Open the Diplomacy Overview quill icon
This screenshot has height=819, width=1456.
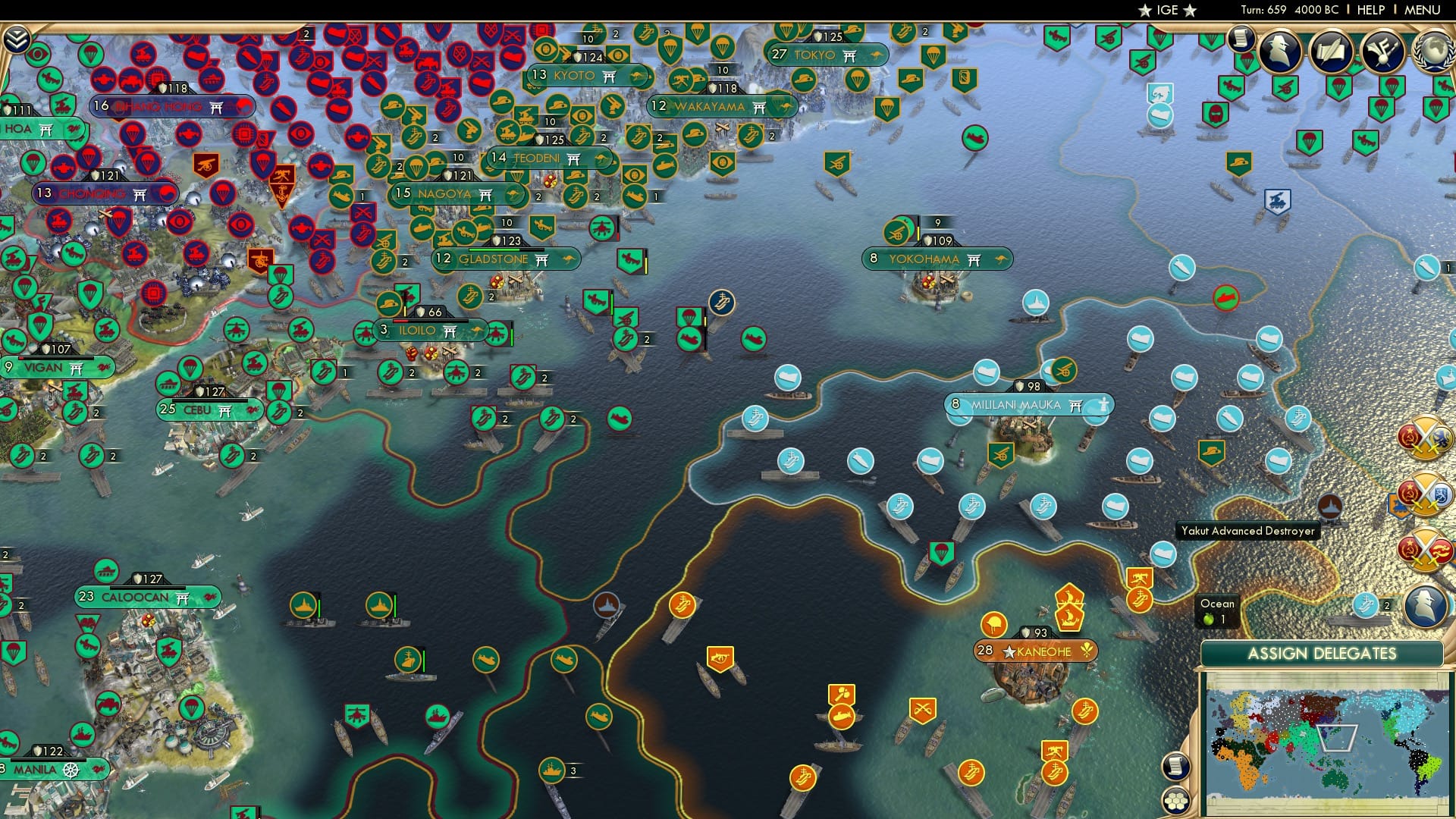click(x=1332, y=52)
